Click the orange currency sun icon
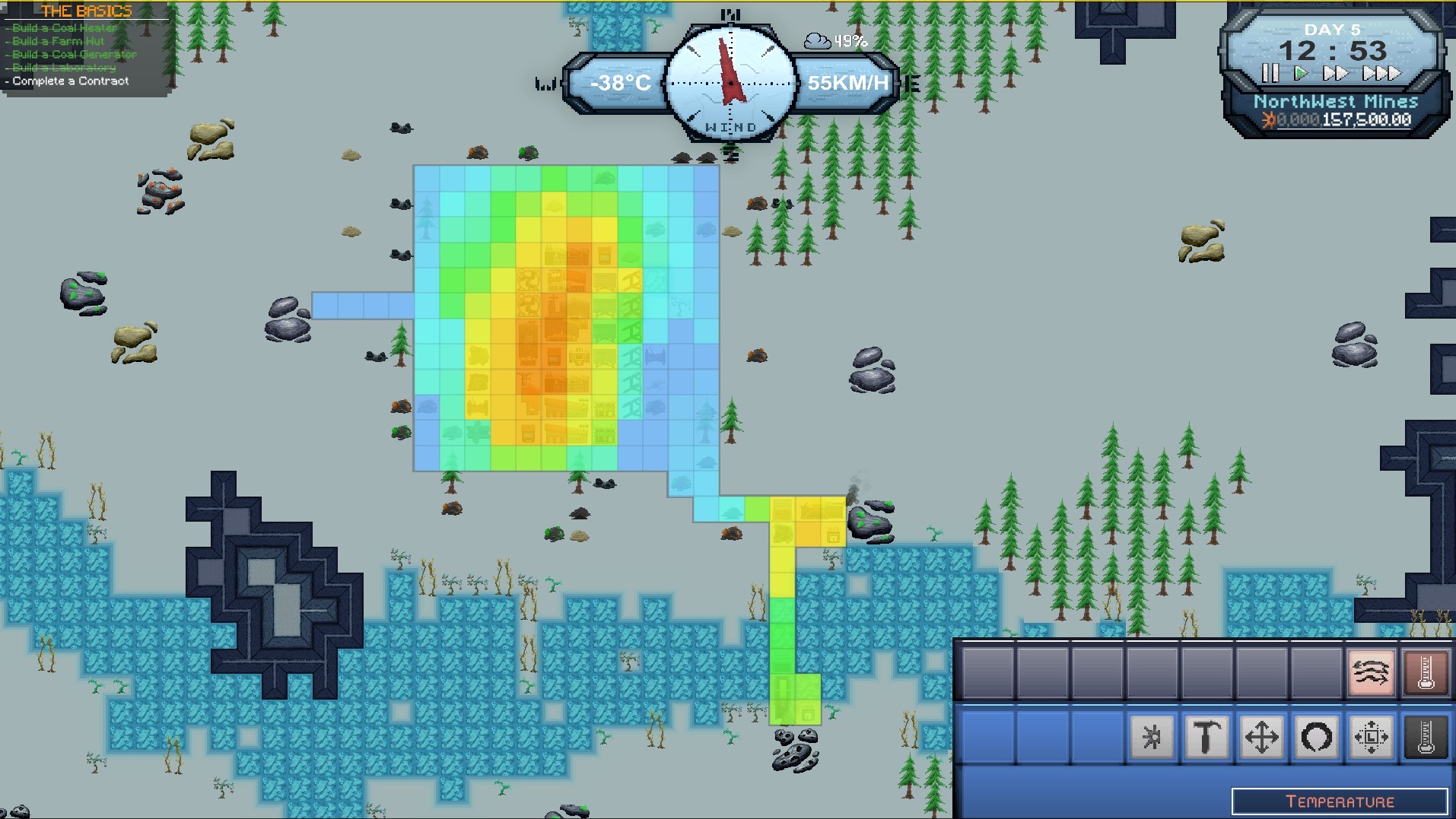 (x=1270, y=119)
